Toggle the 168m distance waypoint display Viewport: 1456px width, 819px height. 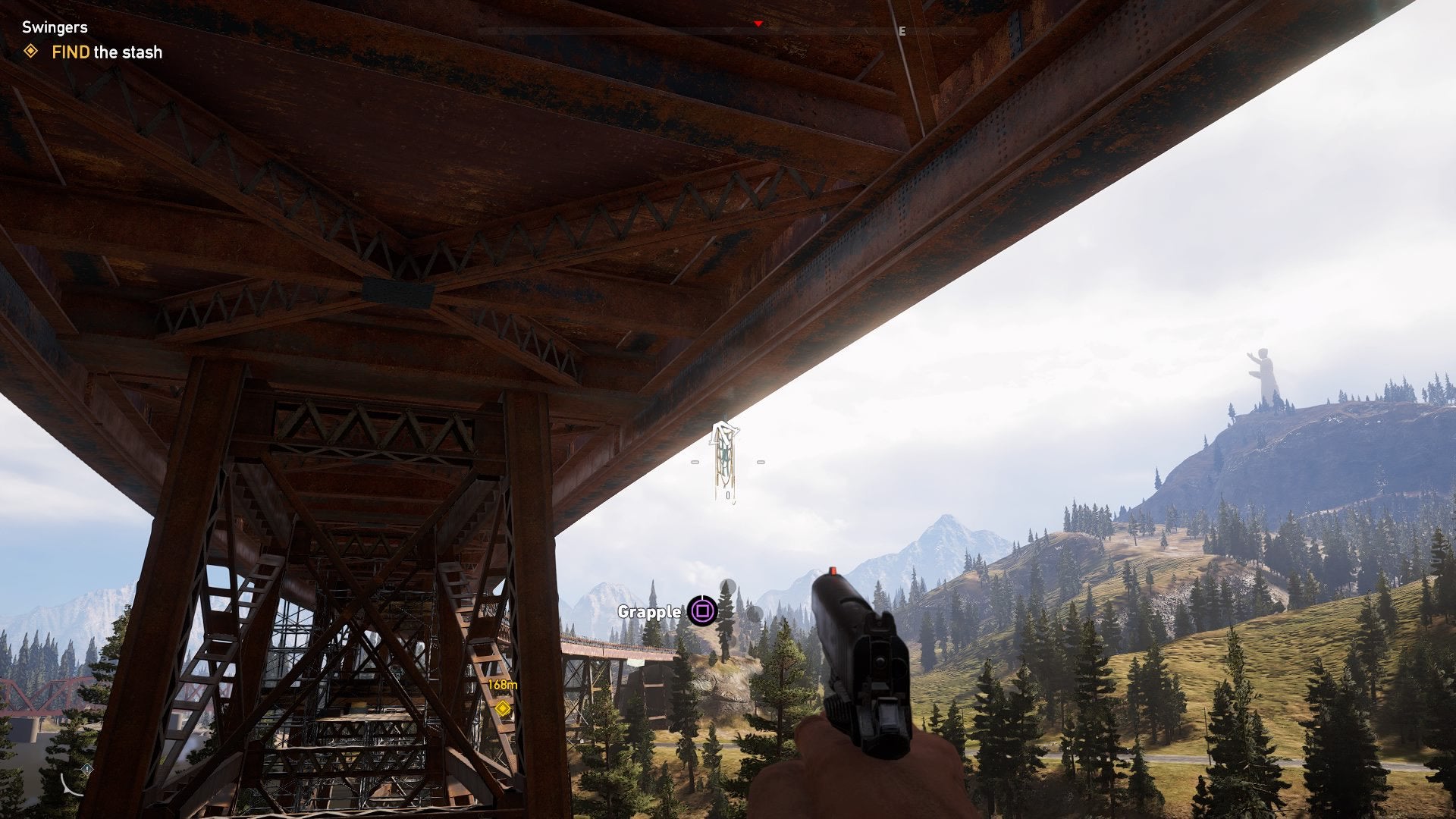(503, 685)
